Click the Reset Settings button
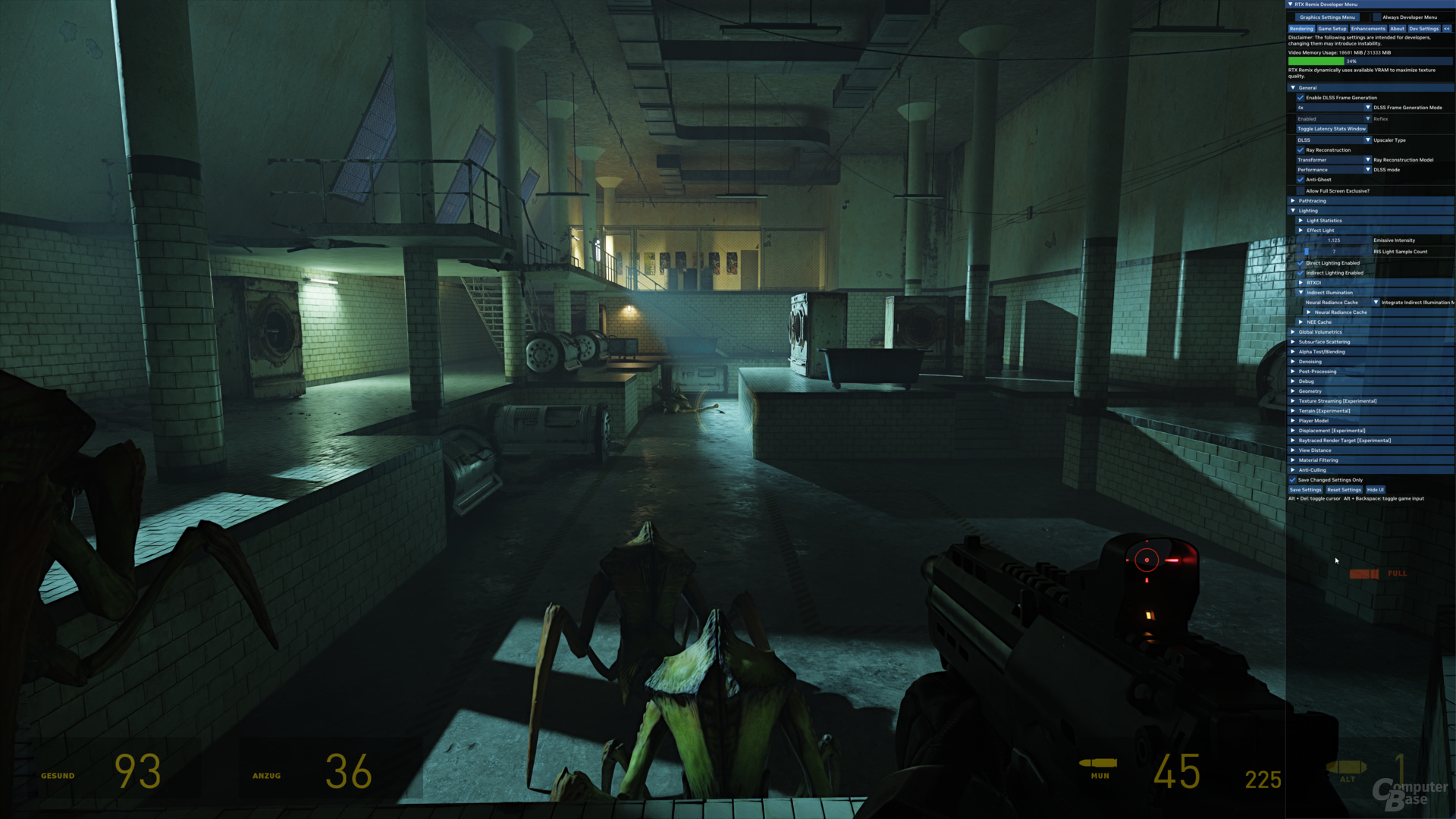Viewport: 1456px width, 819px height. (x=1344, y=490)
